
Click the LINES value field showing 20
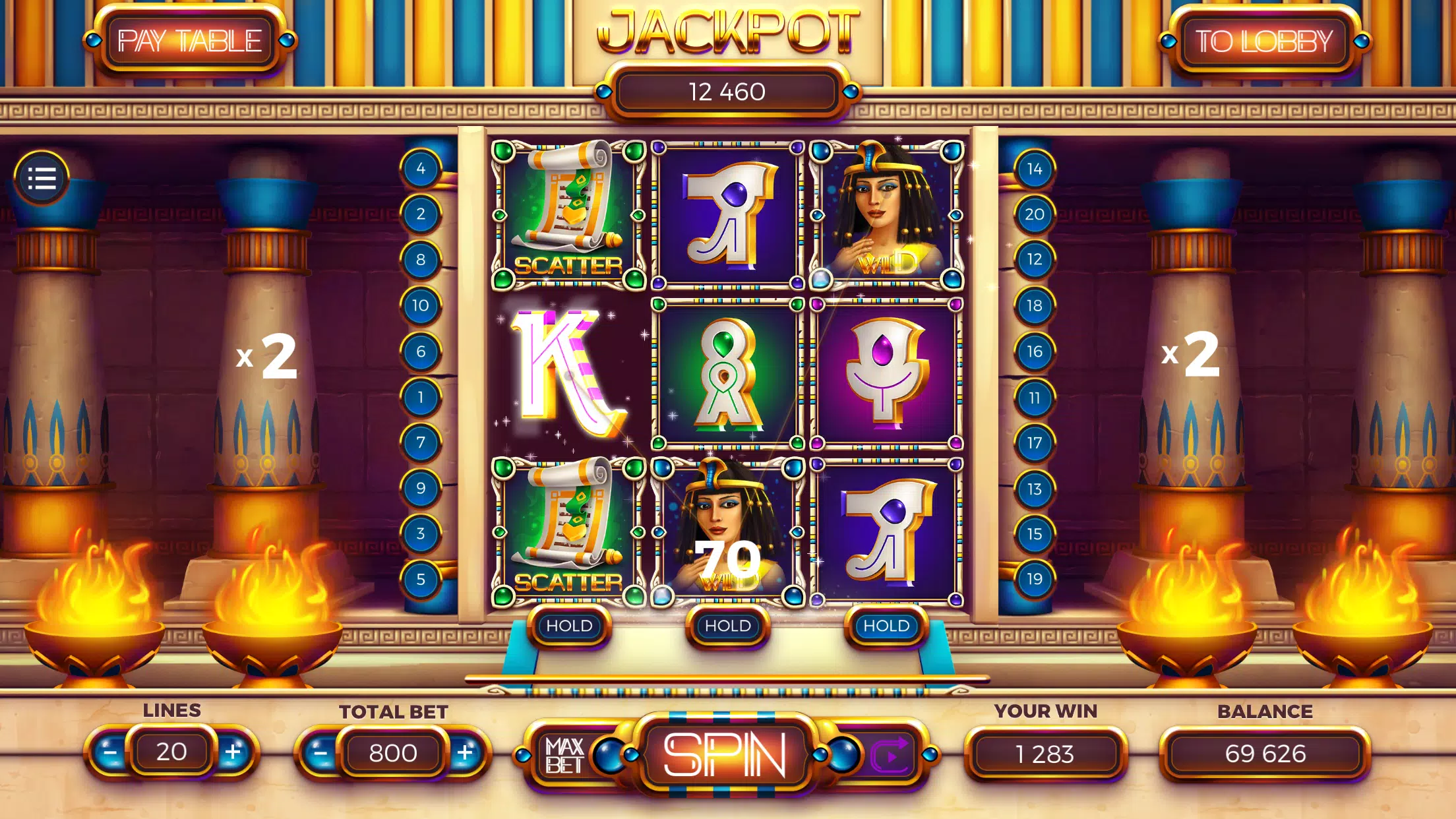pyautogui.click(x=173, y=752)
